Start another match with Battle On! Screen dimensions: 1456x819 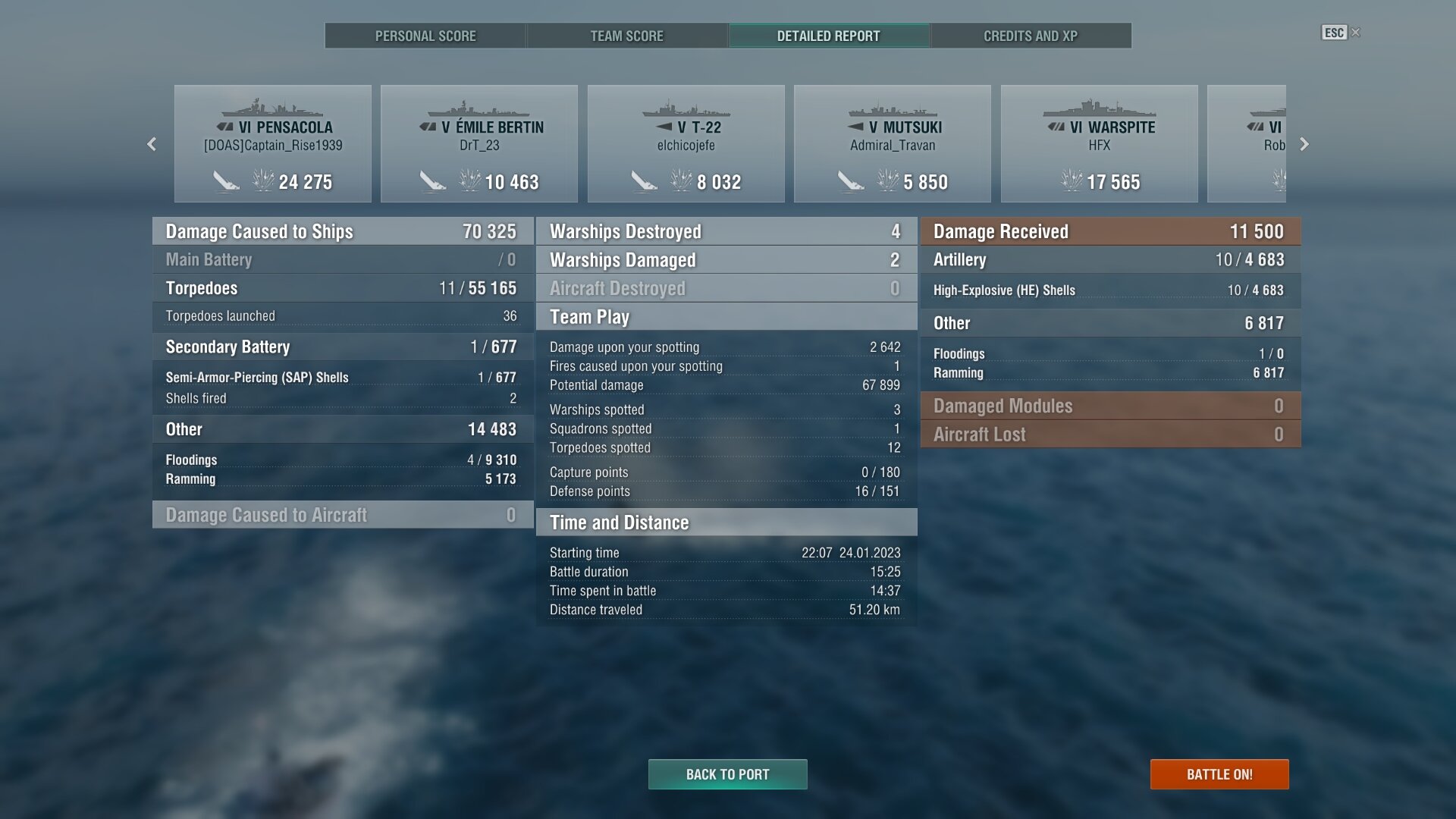tap(1219, 774)
